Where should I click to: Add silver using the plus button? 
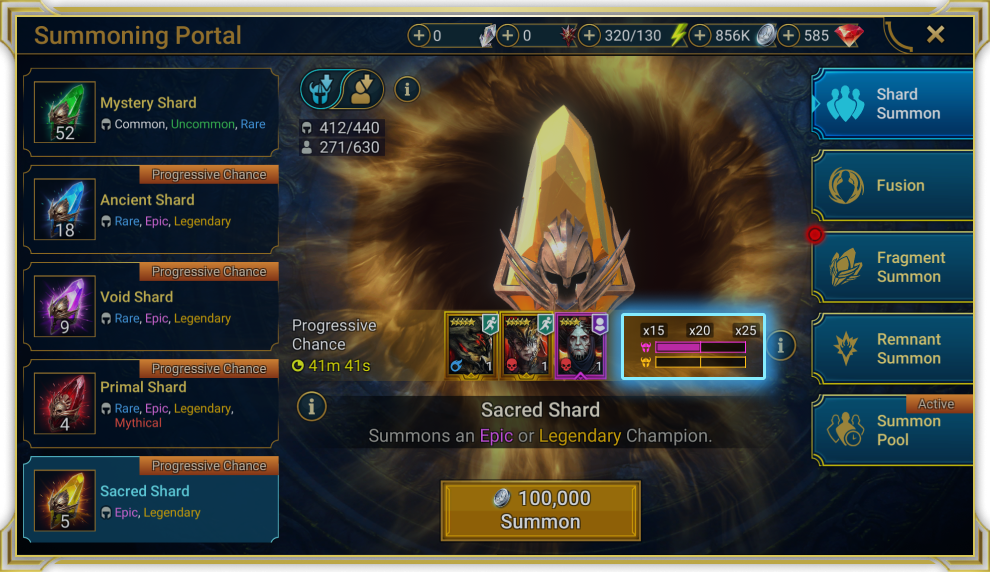(700, 36)
